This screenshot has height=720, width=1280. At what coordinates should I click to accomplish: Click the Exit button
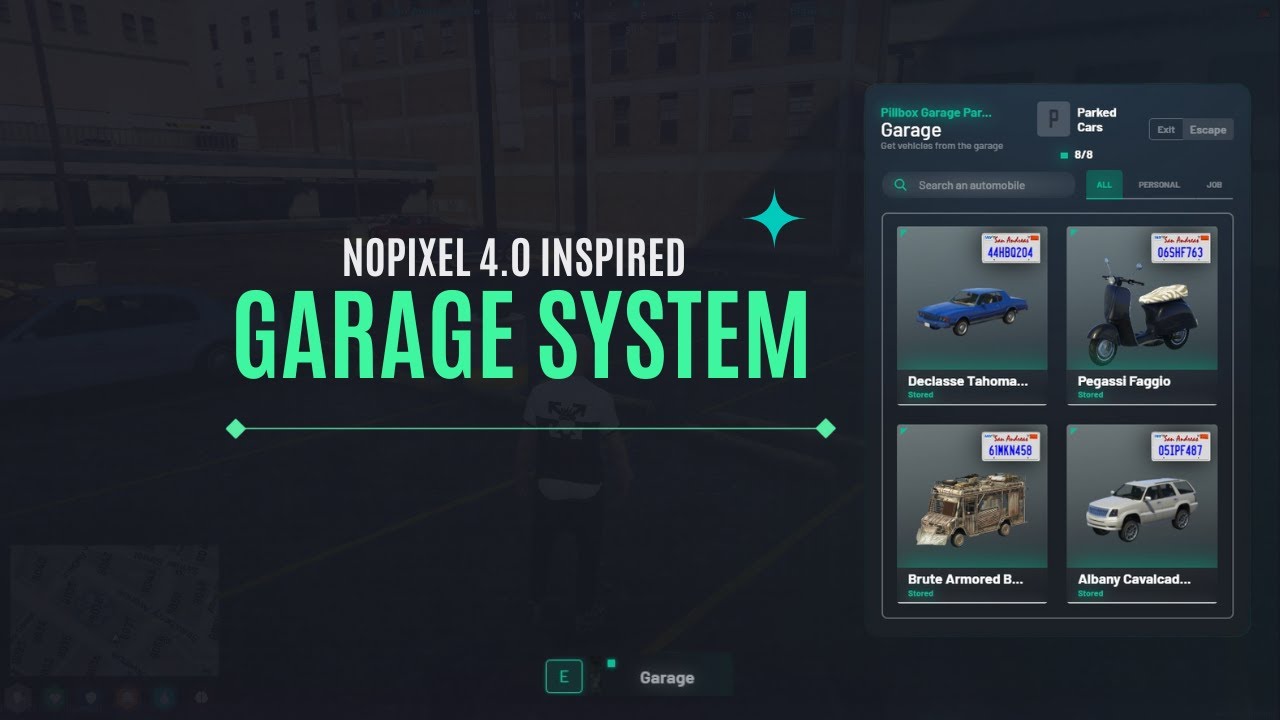(1164, 129)
